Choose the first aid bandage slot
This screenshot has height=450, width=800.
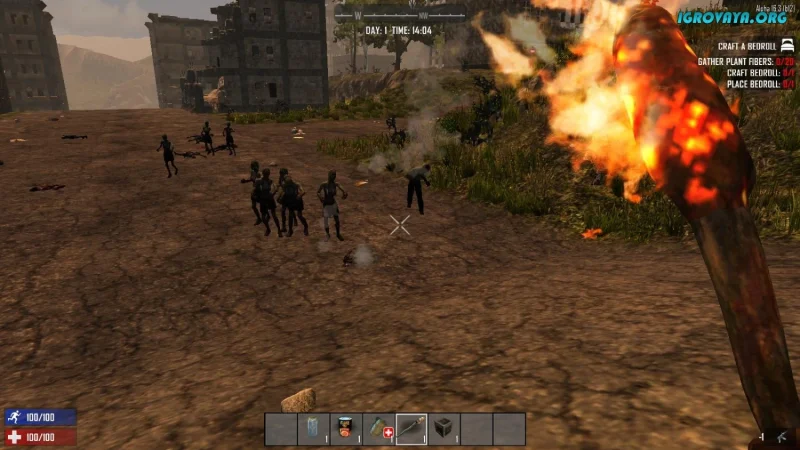[379, 428]
